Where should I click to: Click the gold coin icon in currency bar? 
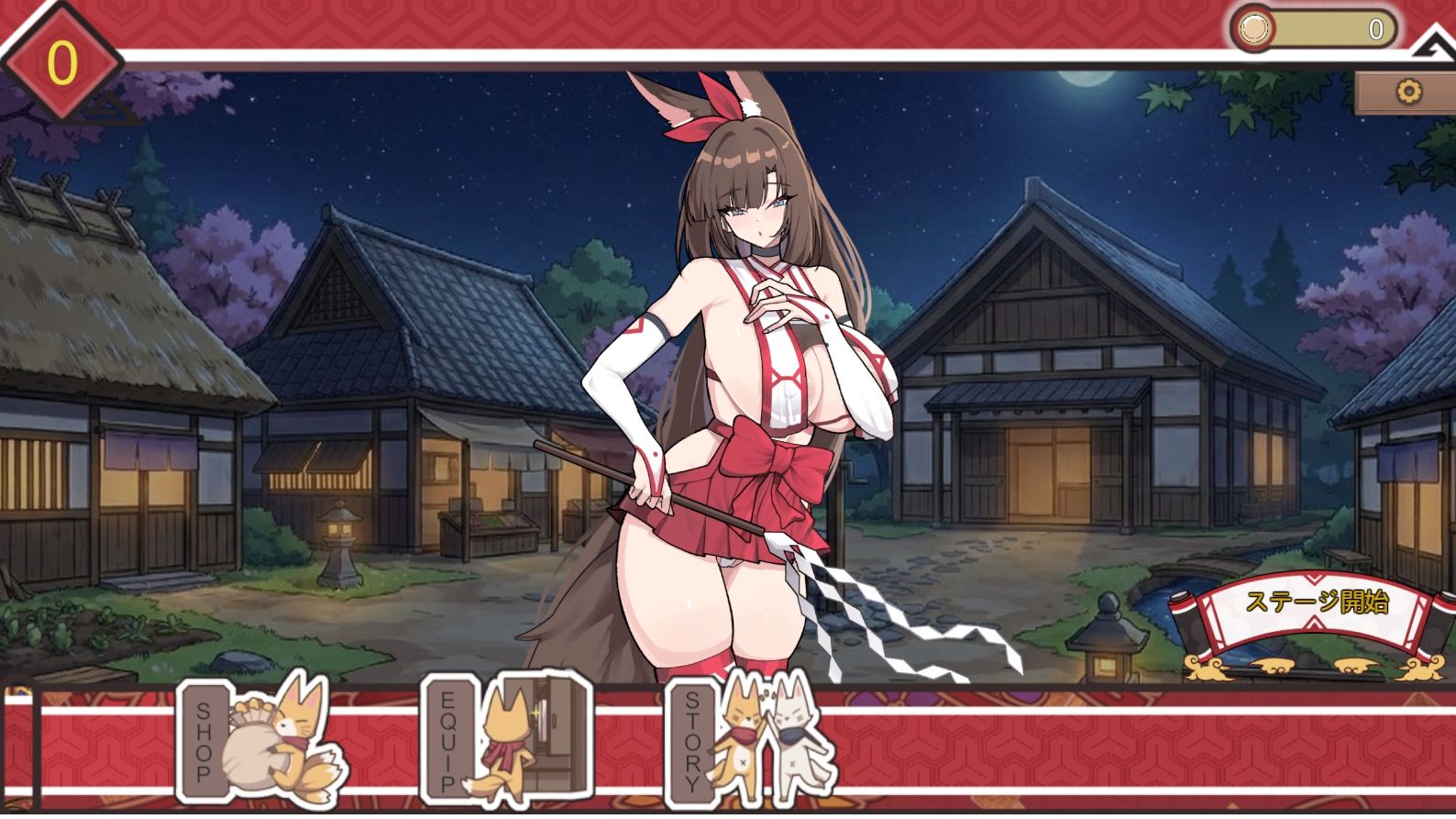1251,30
